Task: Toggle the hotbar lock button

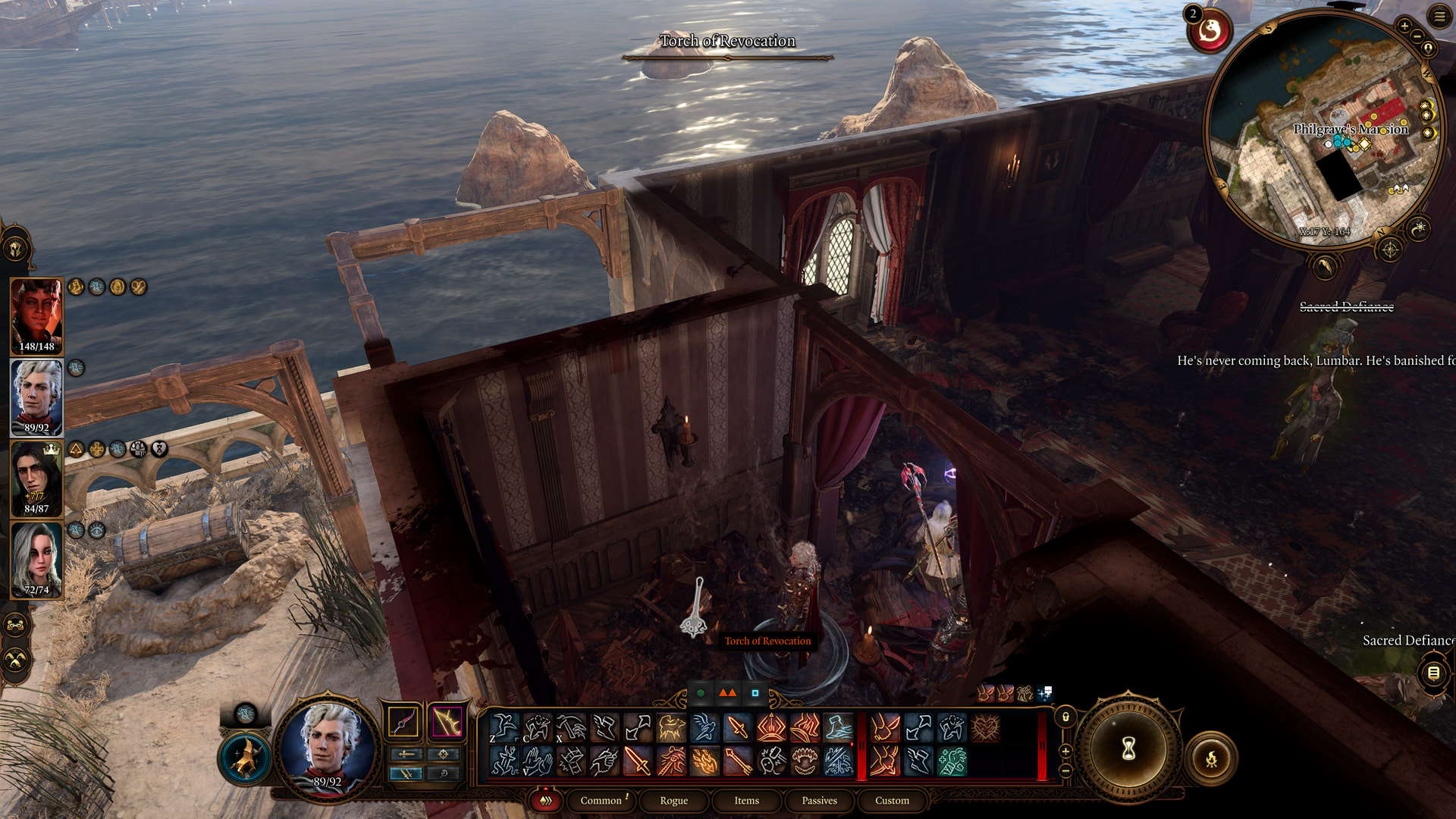Action: 1065,717
